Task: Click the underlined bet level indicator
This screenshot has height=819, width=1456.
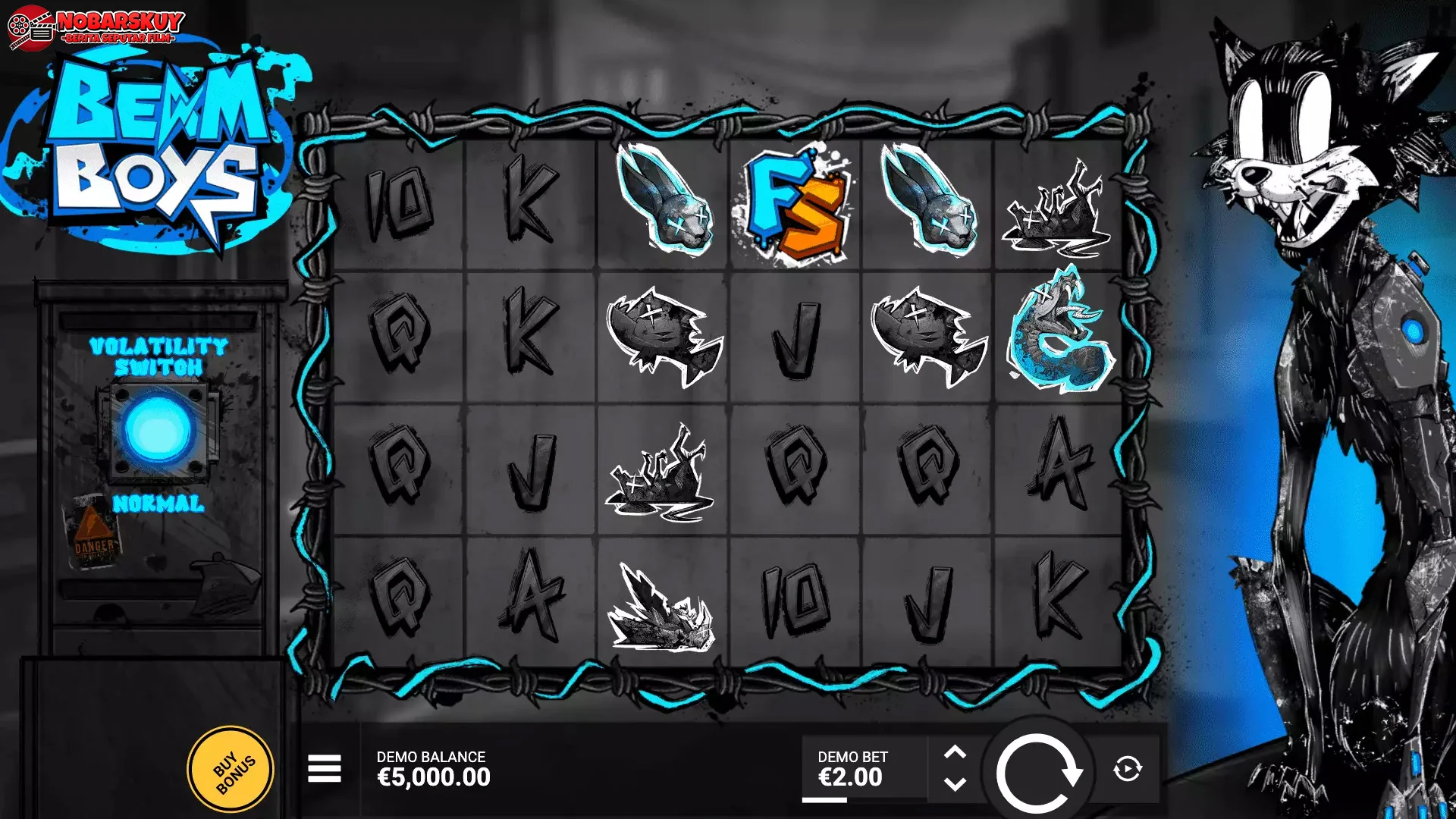Action: 825,798
